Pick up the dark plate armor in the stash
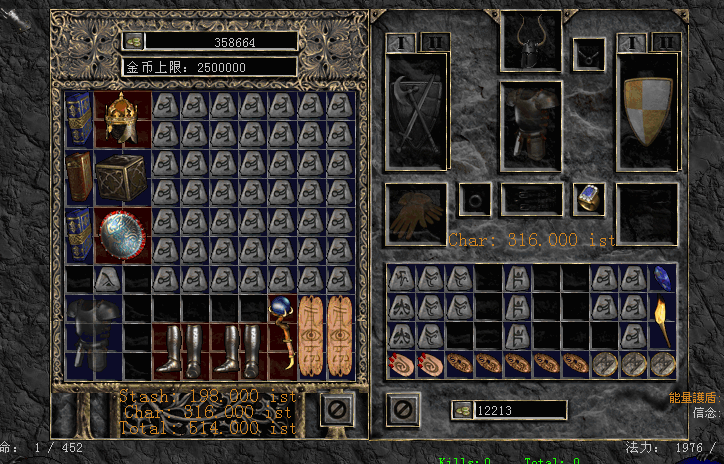Viewport: 724px width, 464px height. [x=94, y=338]
